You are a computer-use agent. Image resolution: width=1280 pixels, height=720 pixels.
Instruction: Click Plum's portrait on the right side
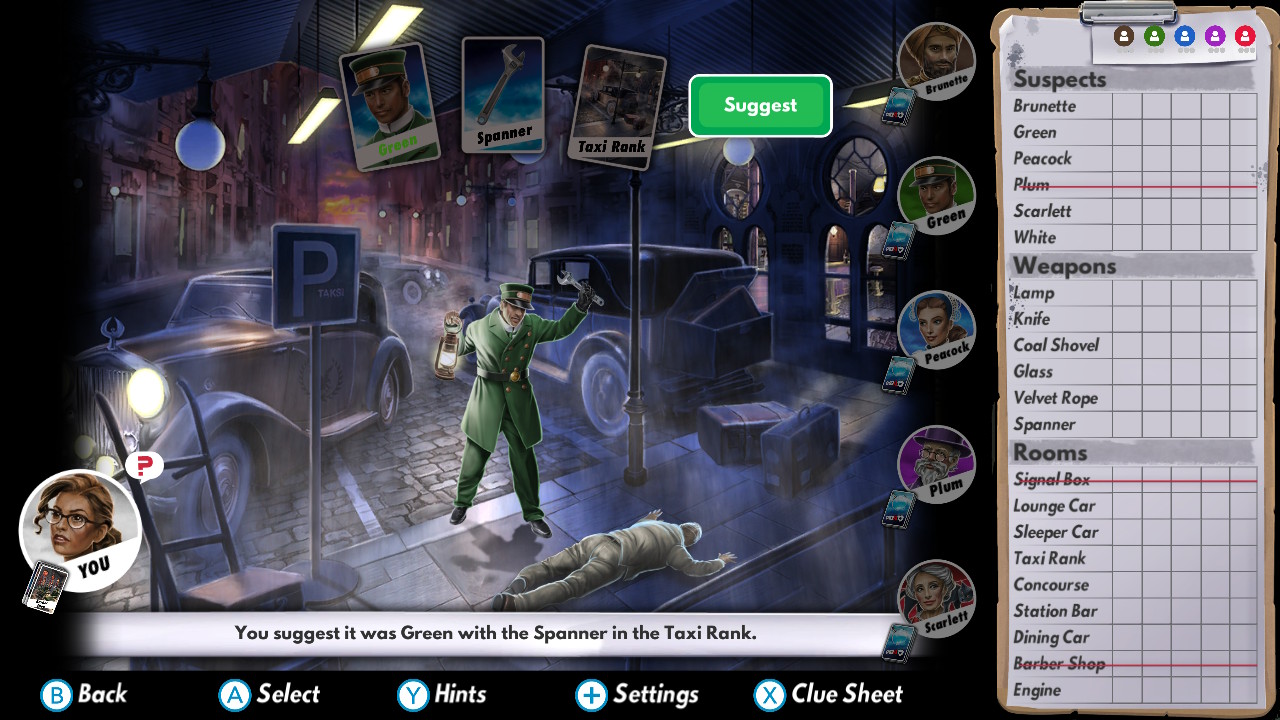pos(934,465)
